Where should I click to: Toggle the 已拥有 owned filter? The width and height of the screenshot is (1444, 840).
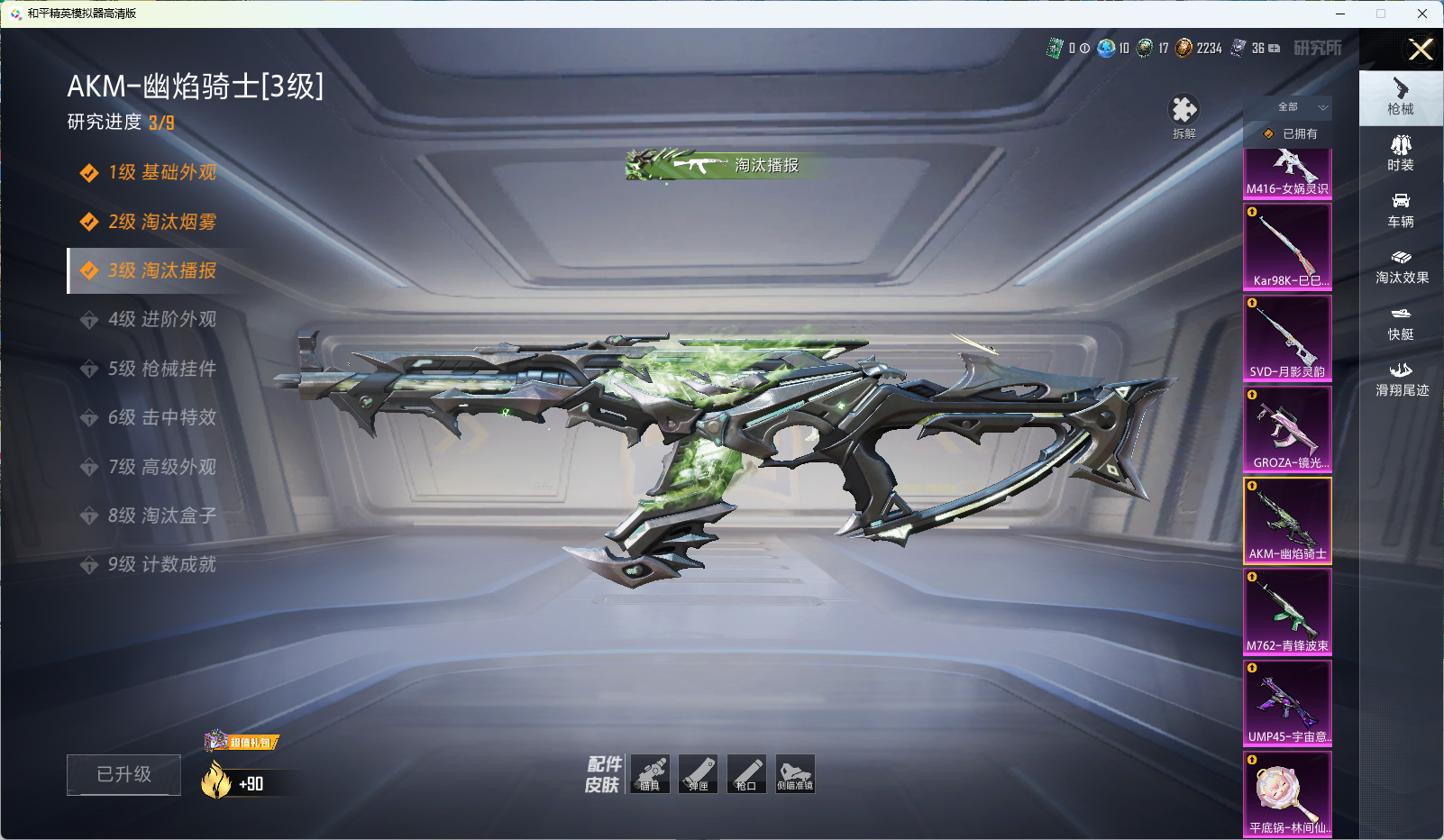click(1291, 133)
